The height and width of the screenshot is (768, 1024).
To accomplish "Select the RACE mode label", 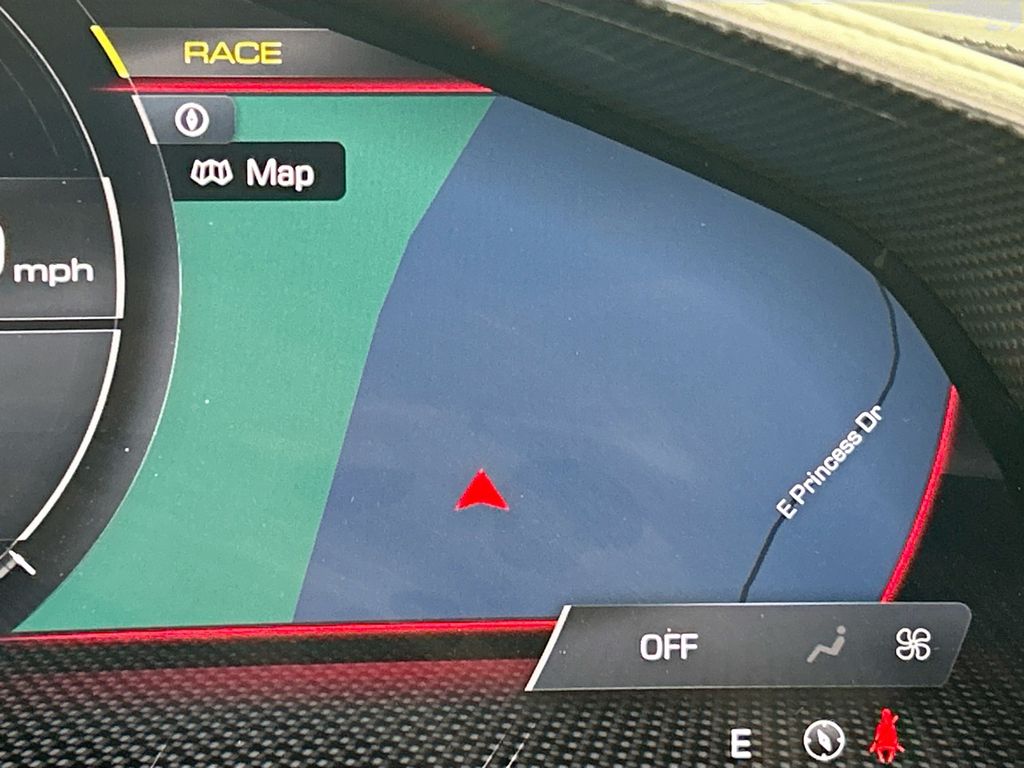I will pos(232,53).
